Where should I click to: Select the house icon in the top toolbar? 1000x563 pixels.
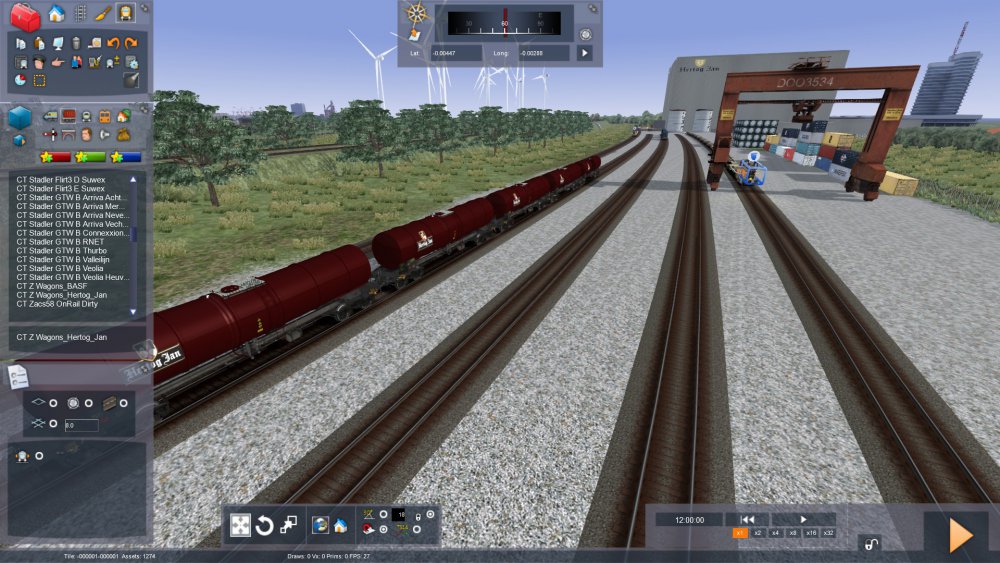coord(56,13)
